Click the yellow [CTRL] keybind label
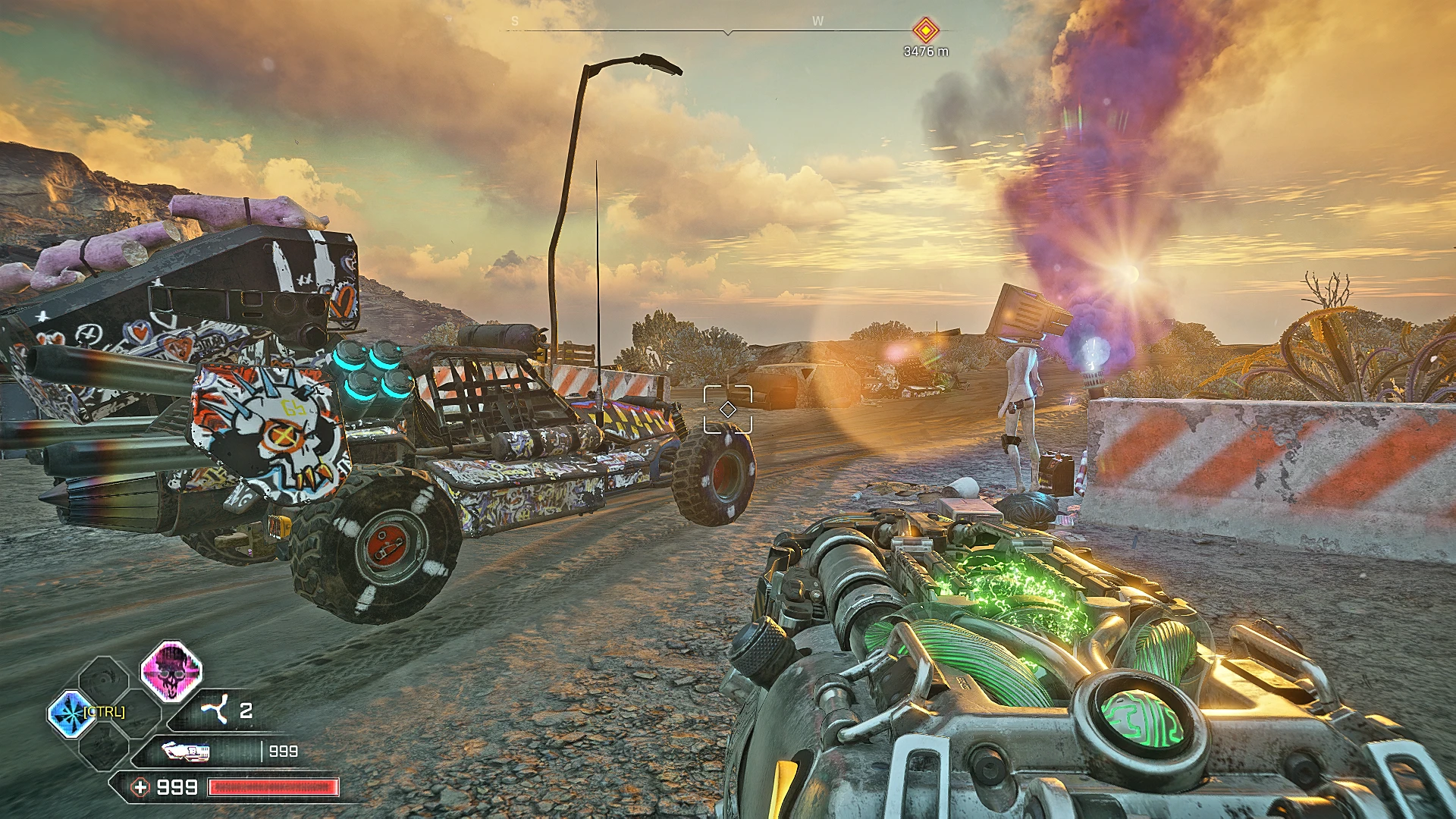The height and width of the screenshot is (819, 1456). [x=104, y=711]
